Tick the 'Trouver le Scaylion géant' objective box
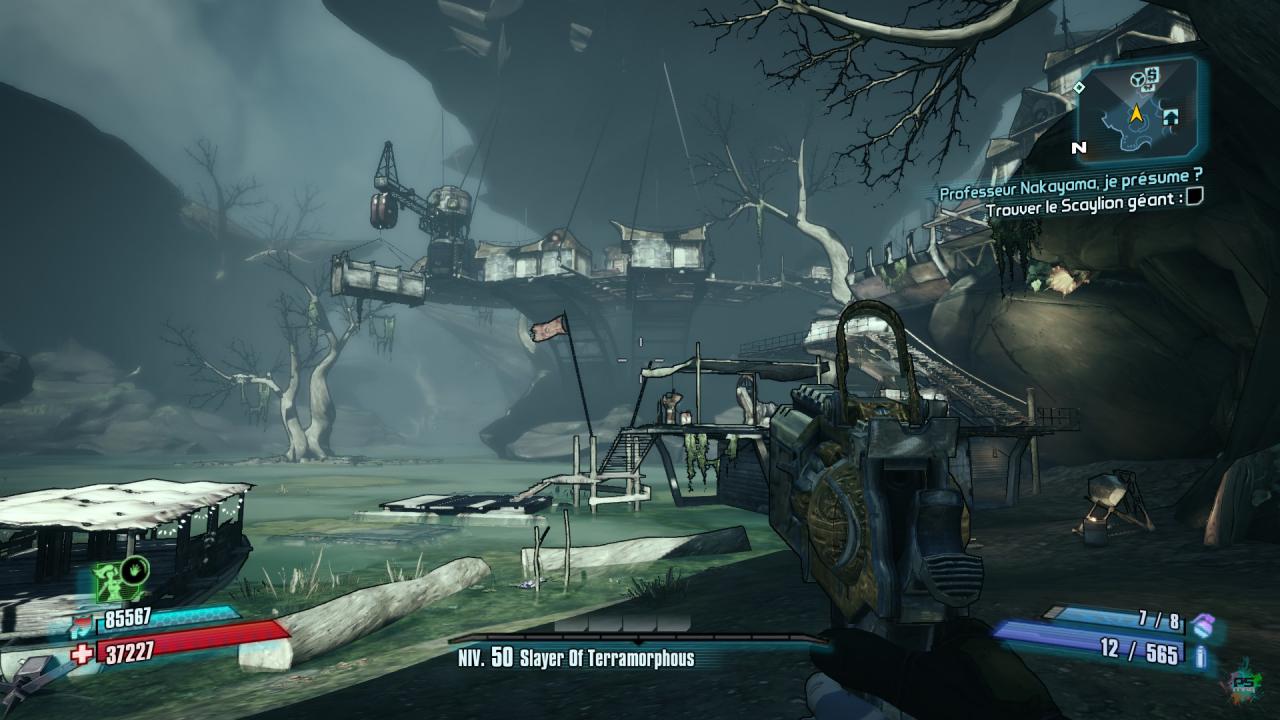The width and height of the screenshot is (1280, 720). pos(1192,197)
